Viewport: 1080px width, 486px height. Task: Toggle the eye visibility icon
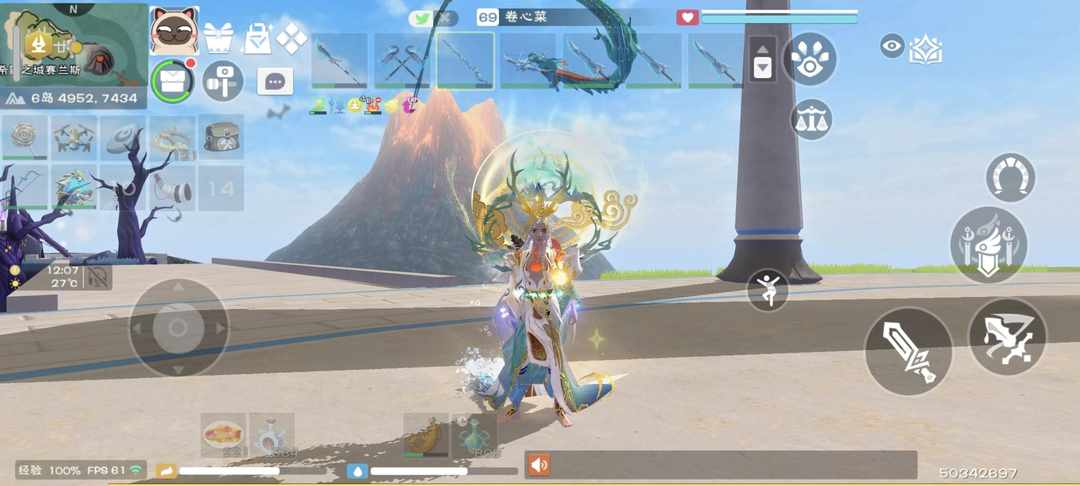pos(892,45)
